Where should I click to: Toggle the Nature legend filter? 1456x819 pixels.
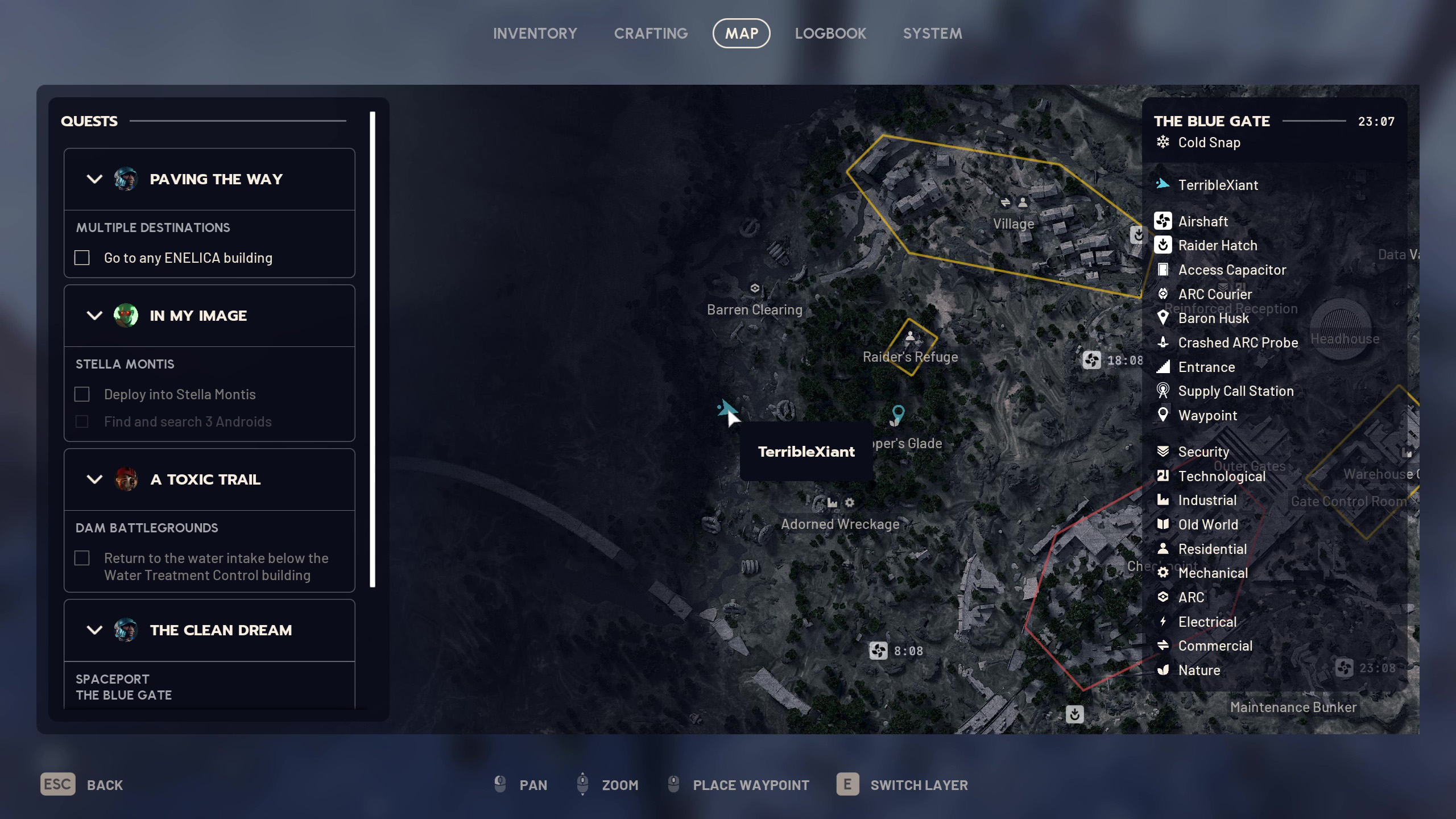(1199, 670)
